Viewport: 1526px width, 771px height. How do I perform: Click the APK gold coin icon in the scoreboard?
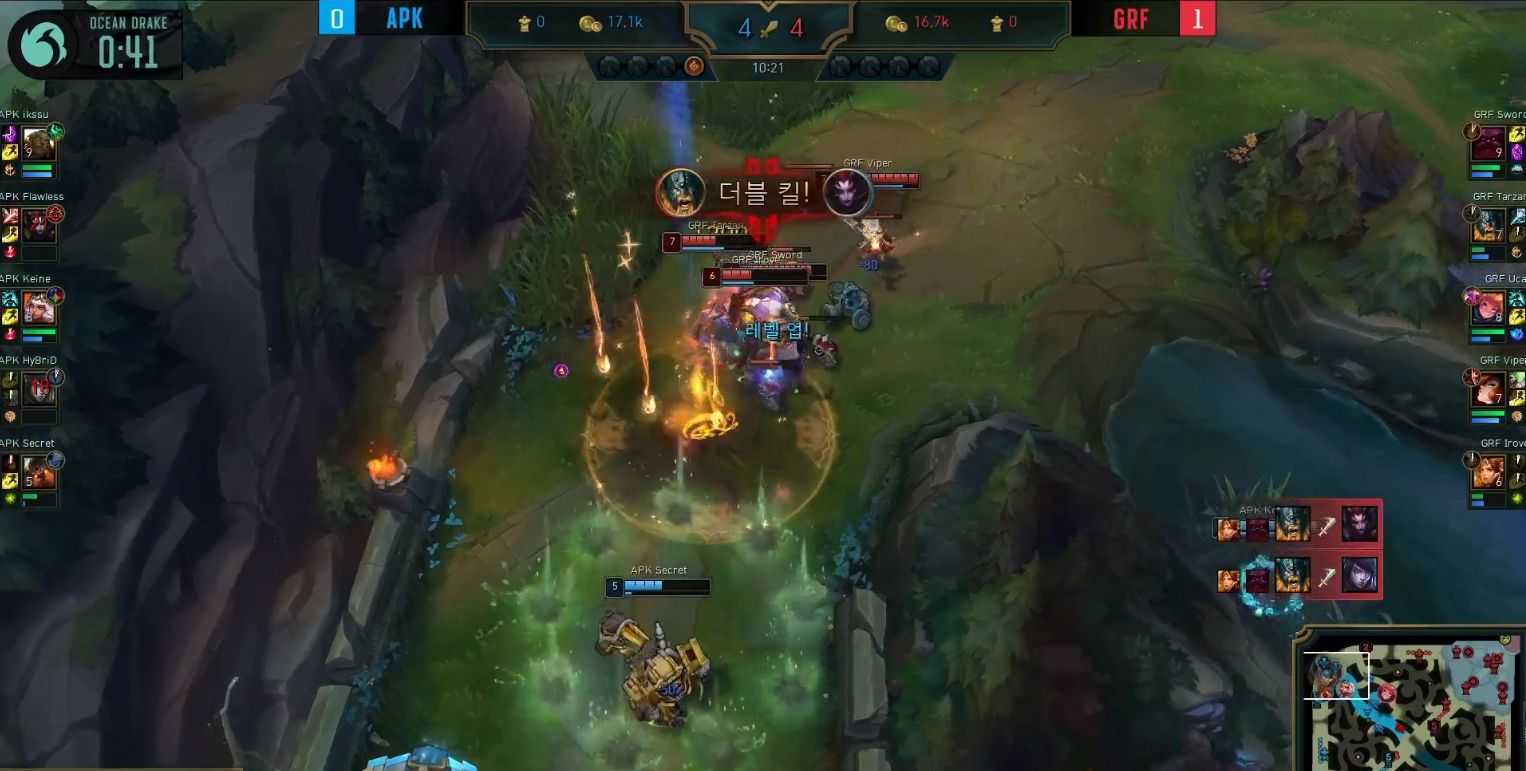pos(590,25)
